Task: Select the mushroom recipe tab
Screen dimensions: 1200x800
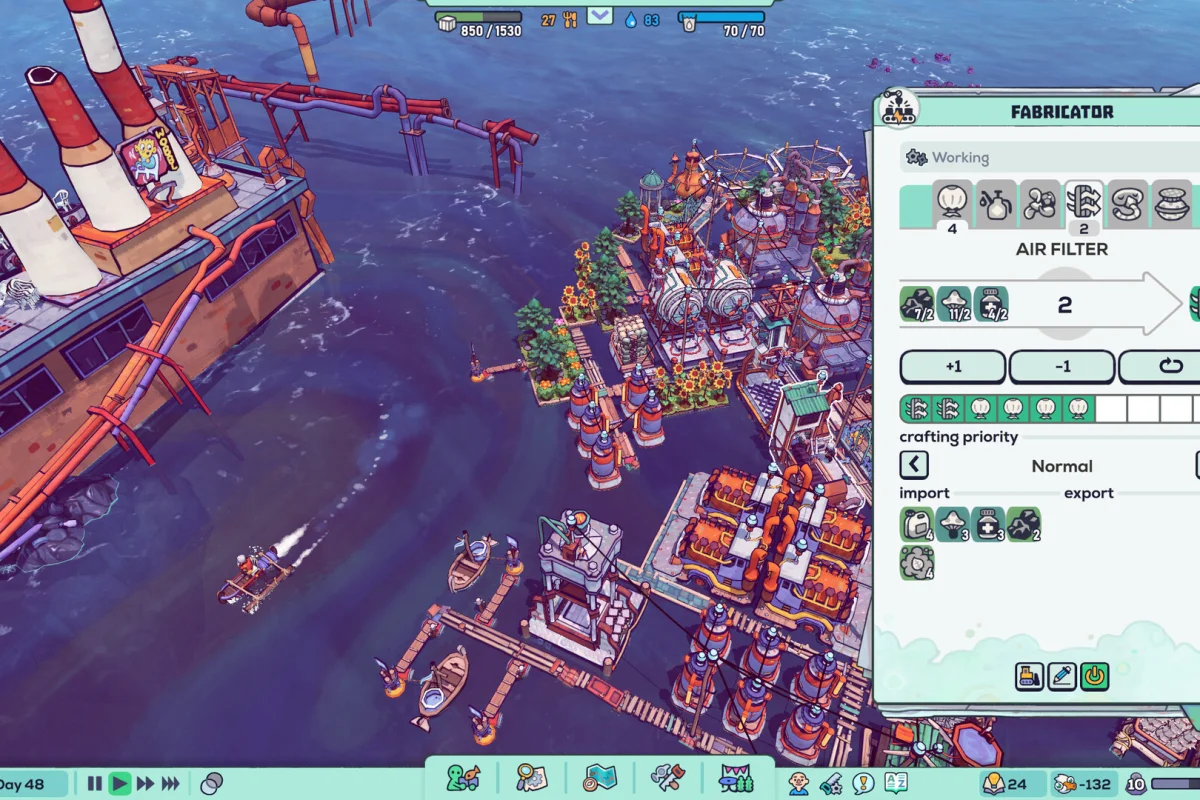Action: coord(1040,203)
